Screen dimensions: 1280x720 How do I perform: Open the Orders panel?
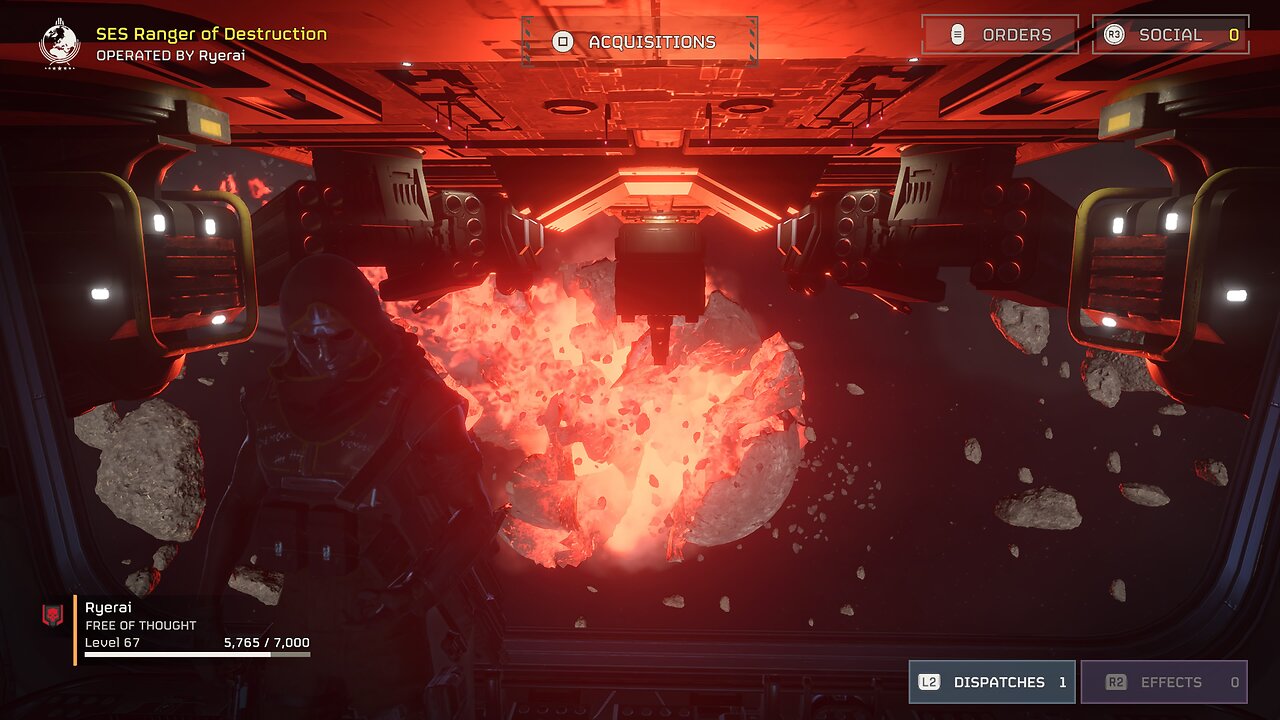point(999,35)
